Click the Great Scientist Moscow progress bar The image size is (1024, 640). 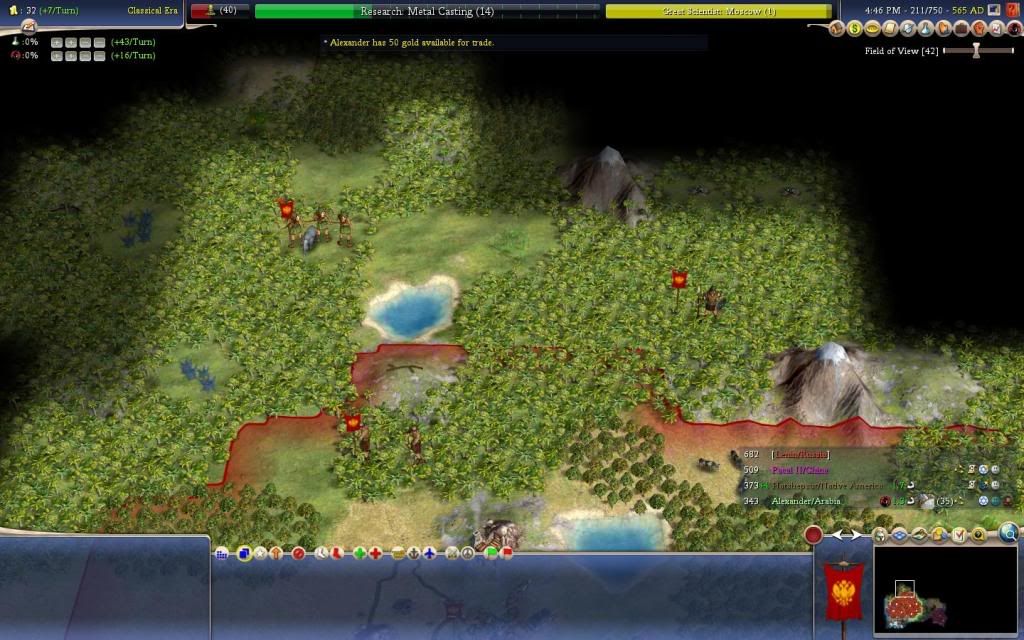pyautogui.click(x=718, y=11)
